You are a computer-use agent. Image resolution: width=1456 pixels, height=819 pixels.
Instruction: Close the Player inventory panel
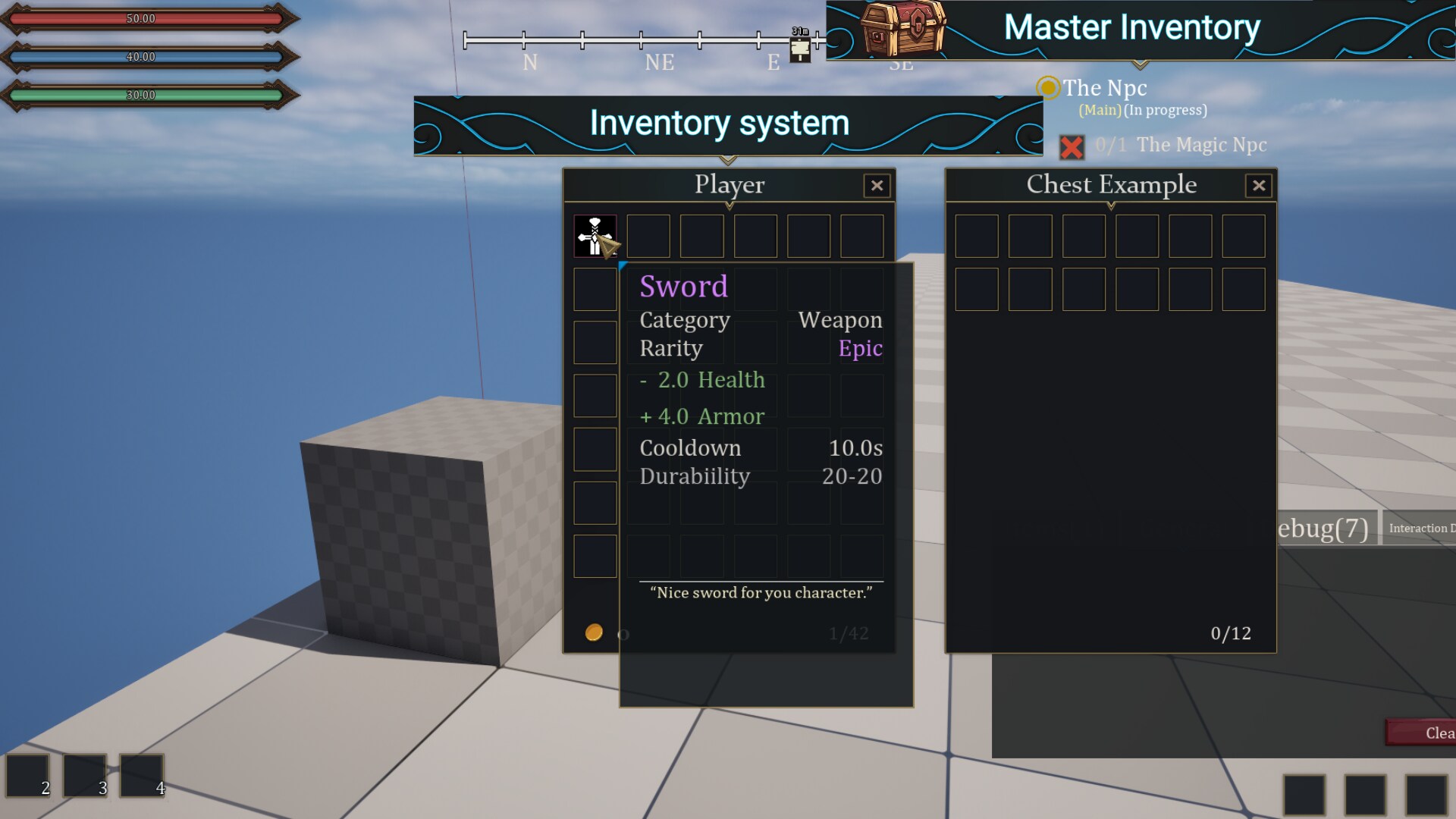coord(877,186)
